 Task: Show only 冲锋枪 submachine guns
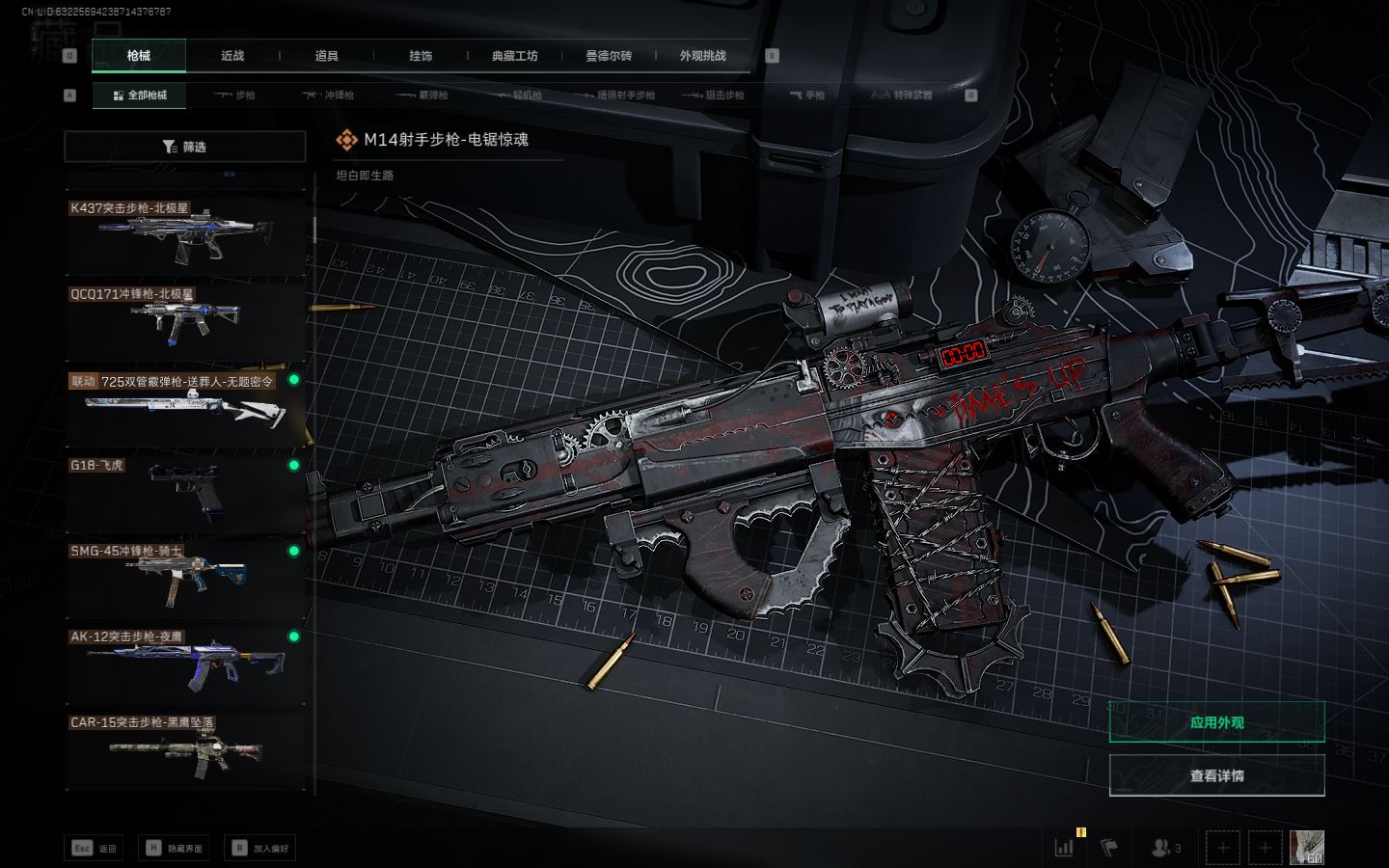click(329, 95)
